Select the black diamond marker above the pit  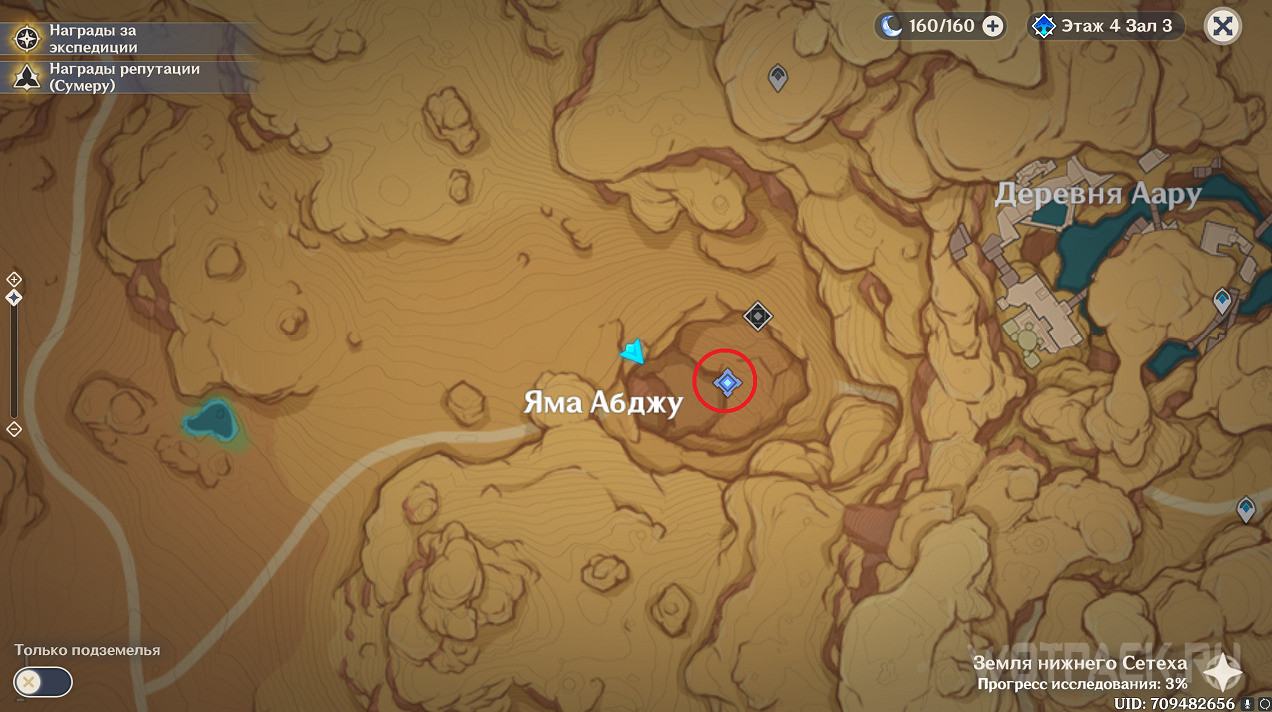pyautogui.click(x=757, y=317)
